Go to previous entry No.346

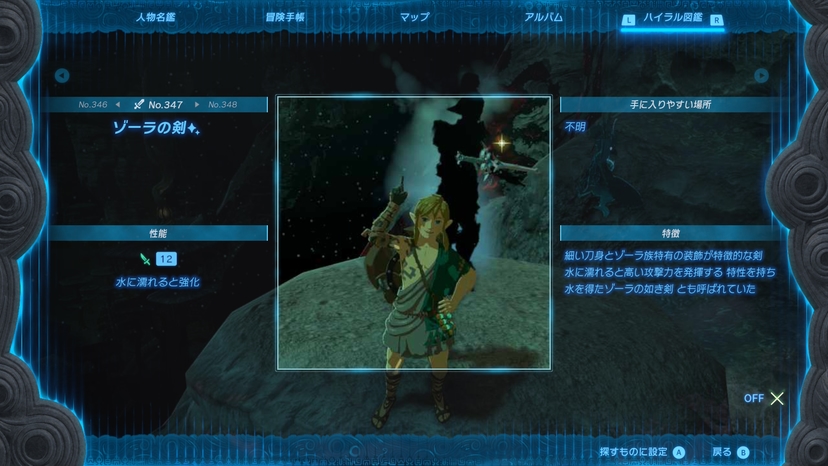tap(96, 104)
